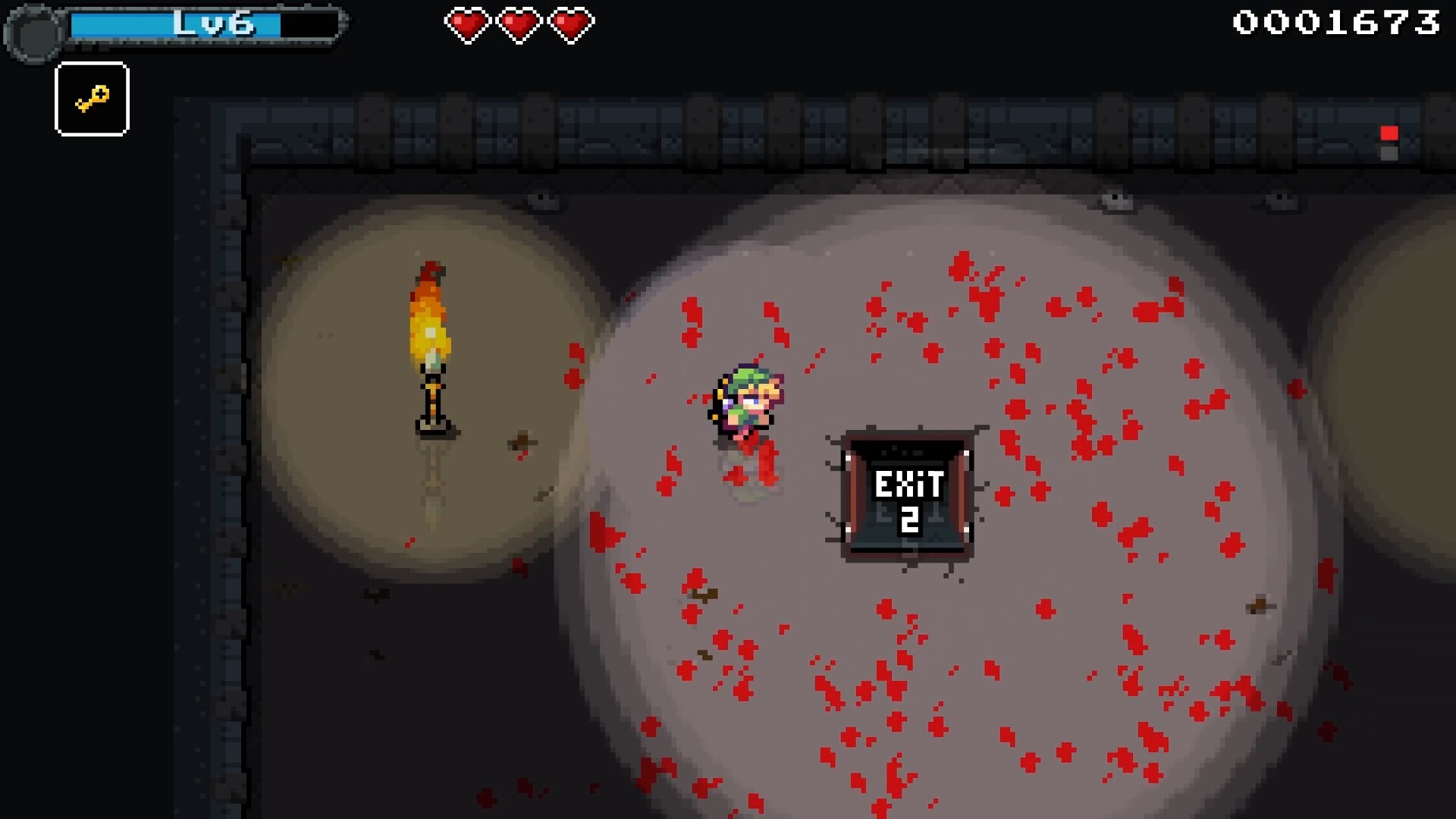Click the gray minimap marker below the red one
Viewport: 1456px width, 819px height.
[1389, 155]
